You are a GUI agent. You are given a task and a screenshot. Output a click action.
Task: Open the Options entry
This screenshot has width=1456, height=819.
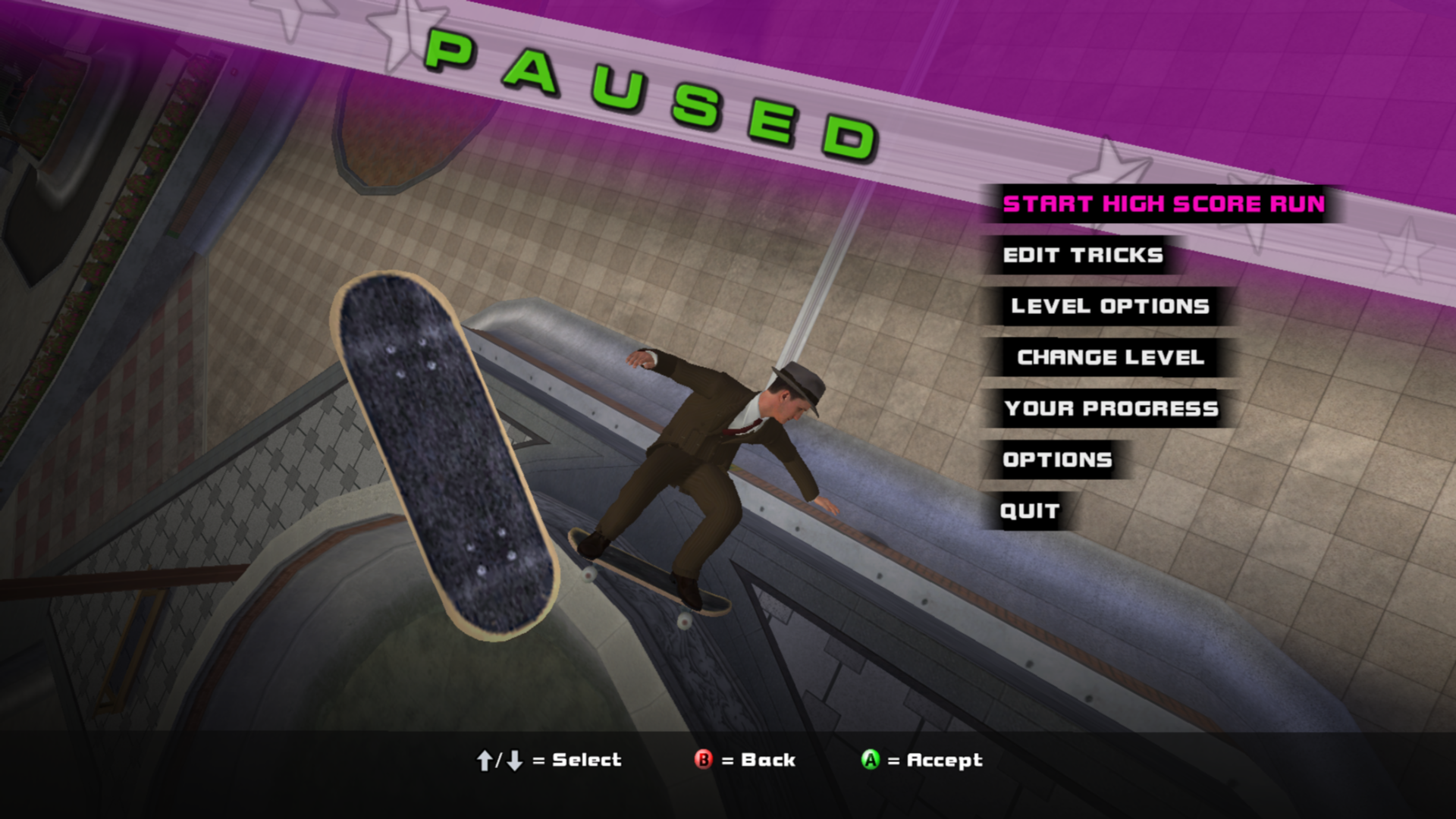[x=1057, y=460]
